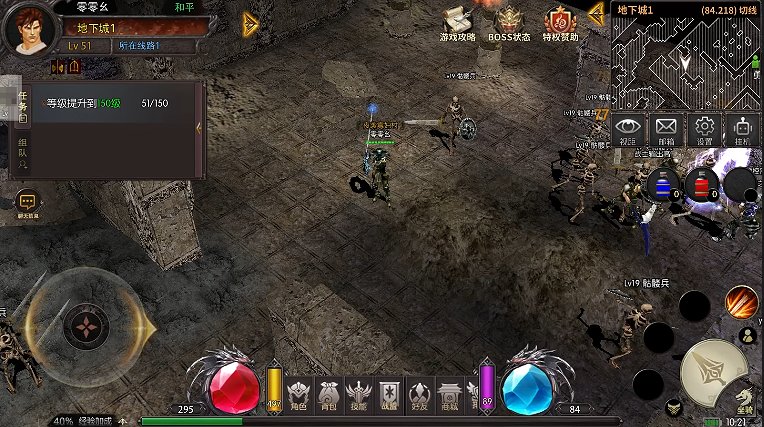Screen dimensions: 764x427
Task: Click the player portrait avatar
Action: (30, 29)
